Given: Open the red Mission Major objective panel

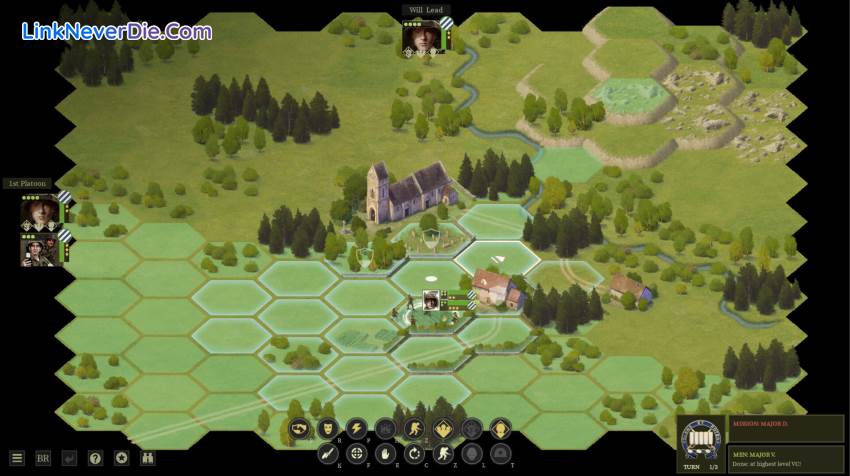Looking at the screenshot, I should (786, 428).
